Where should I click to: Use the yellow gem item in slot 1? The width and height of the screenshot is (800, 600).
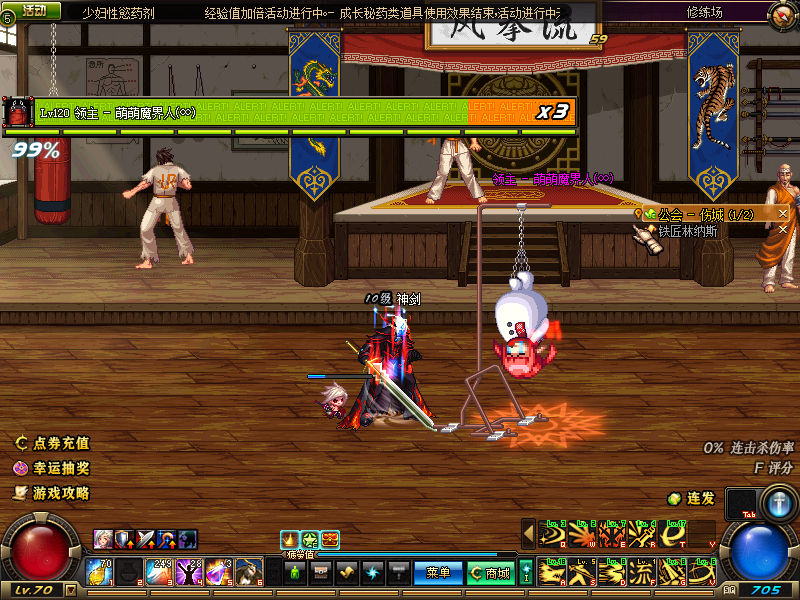(x=100, y=572)
